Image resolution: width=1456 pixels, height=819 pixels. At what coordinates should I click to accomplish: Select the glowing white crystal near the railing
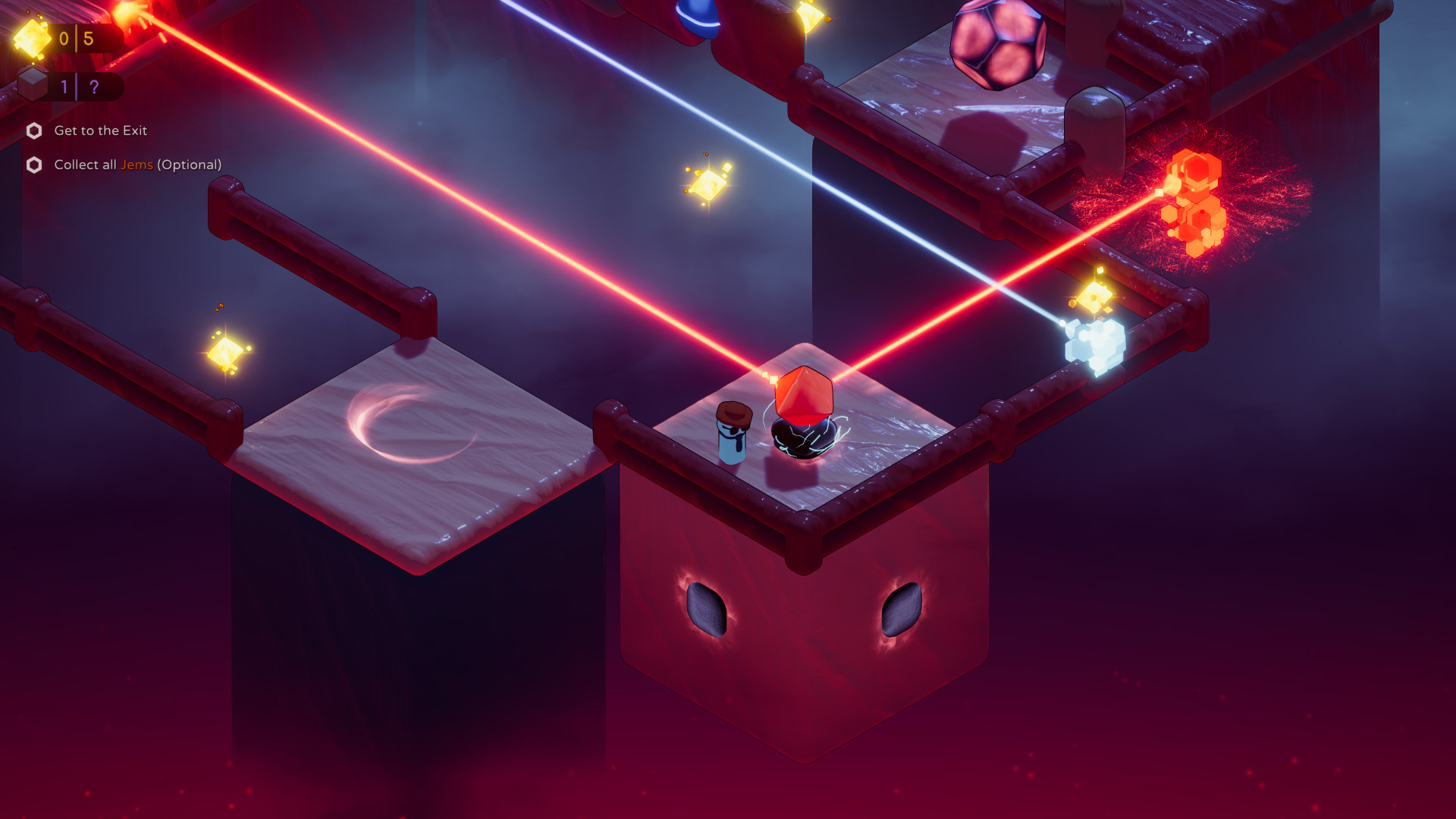tap(1093, 342)
